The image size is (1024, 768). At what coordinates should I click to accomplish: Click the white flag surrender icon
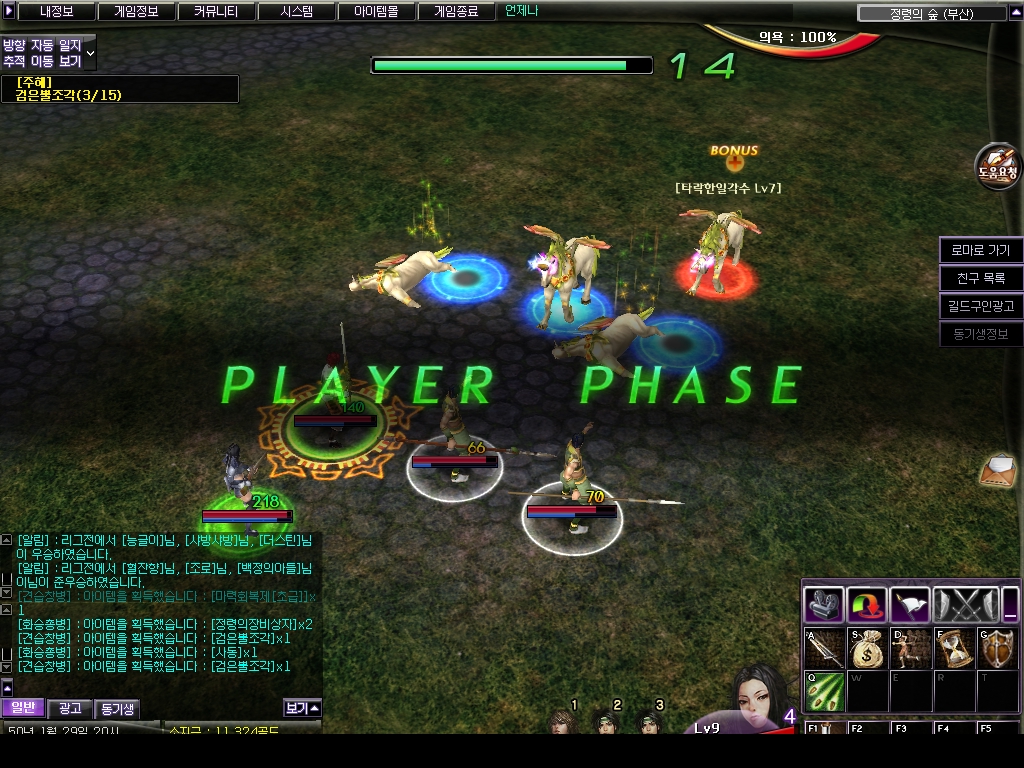(910, 605)
